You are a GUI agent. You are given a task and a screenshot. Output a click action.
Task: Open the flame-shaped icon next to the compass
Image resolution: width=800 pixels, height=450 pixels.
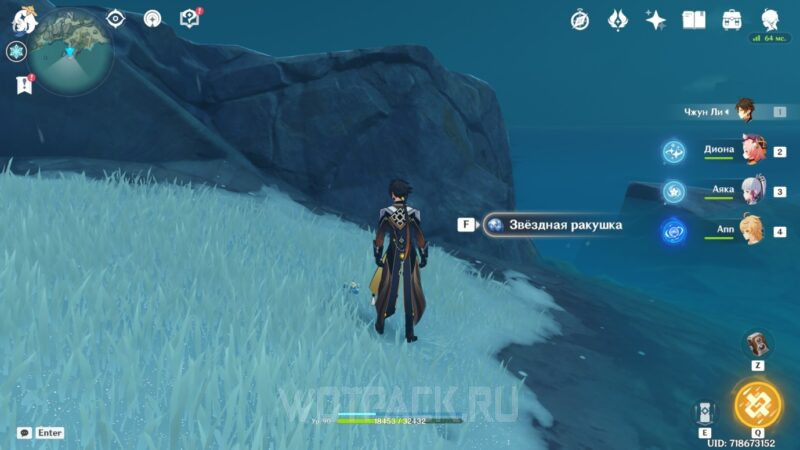click(x=618, y=19)
